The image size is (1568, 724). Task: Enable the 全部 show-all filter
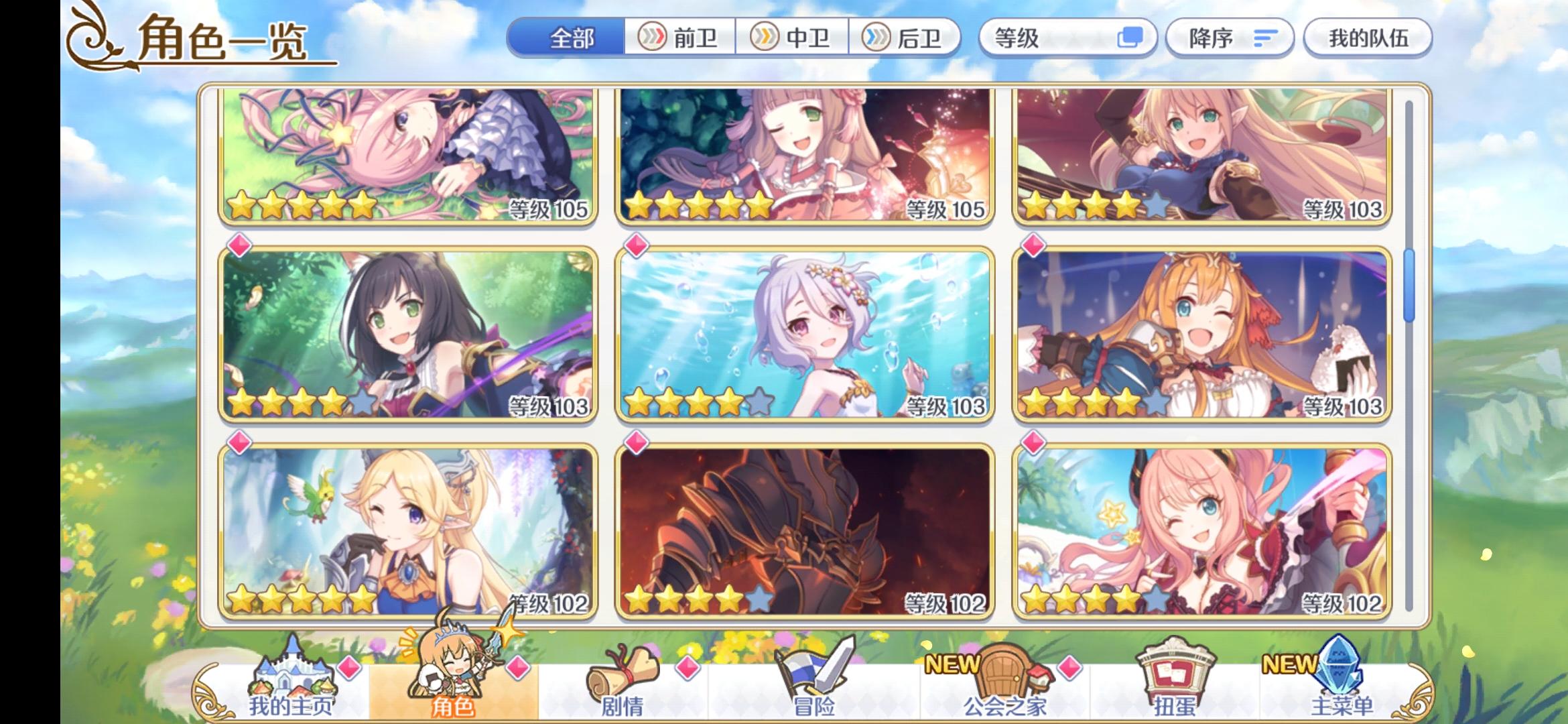tap(566, 39)
